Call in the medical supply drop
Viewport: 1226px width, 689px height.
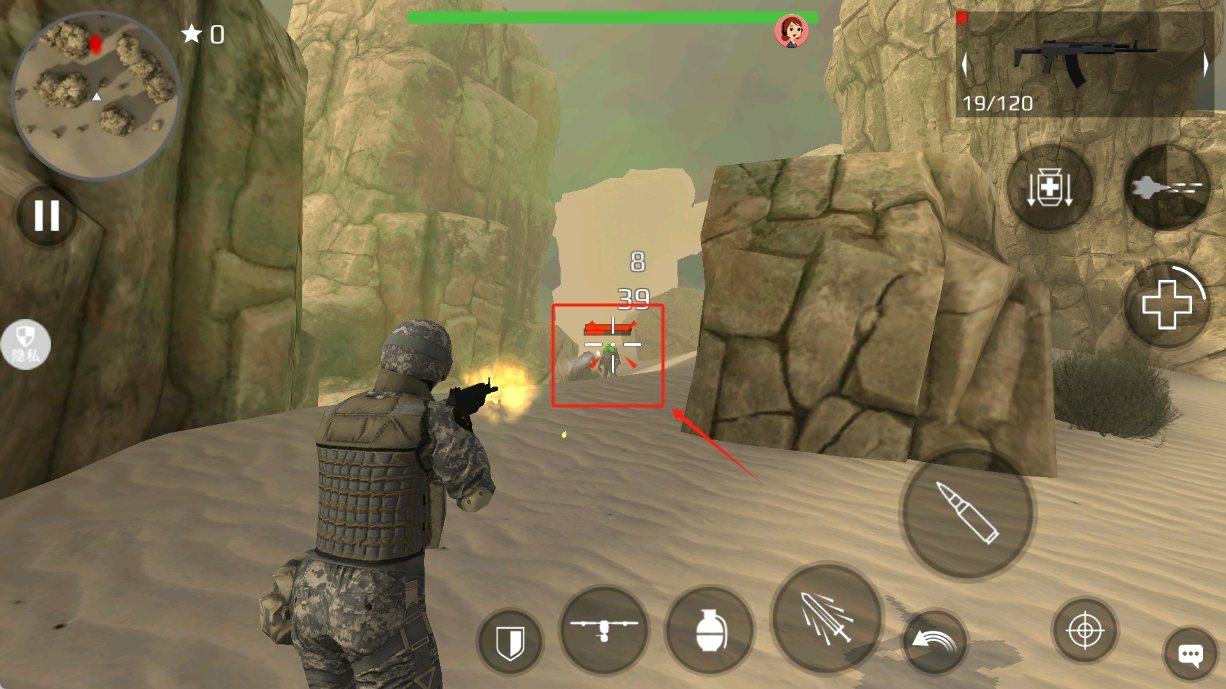[x=1050, y=188]
